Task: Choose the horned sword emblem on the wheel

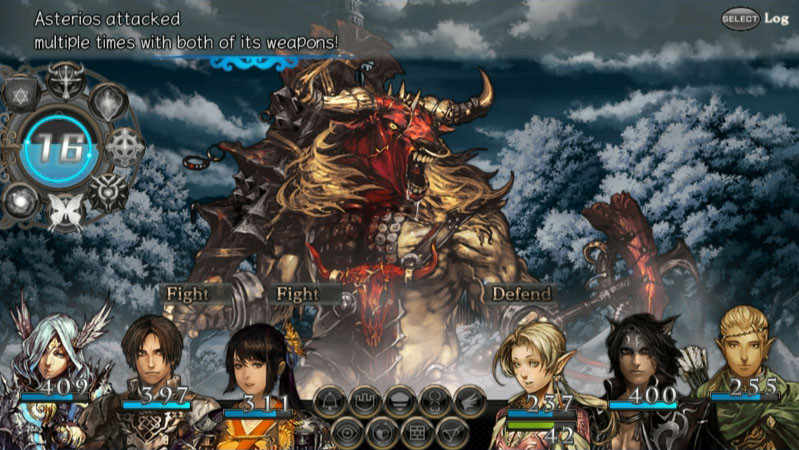Action: pos(65,78)
